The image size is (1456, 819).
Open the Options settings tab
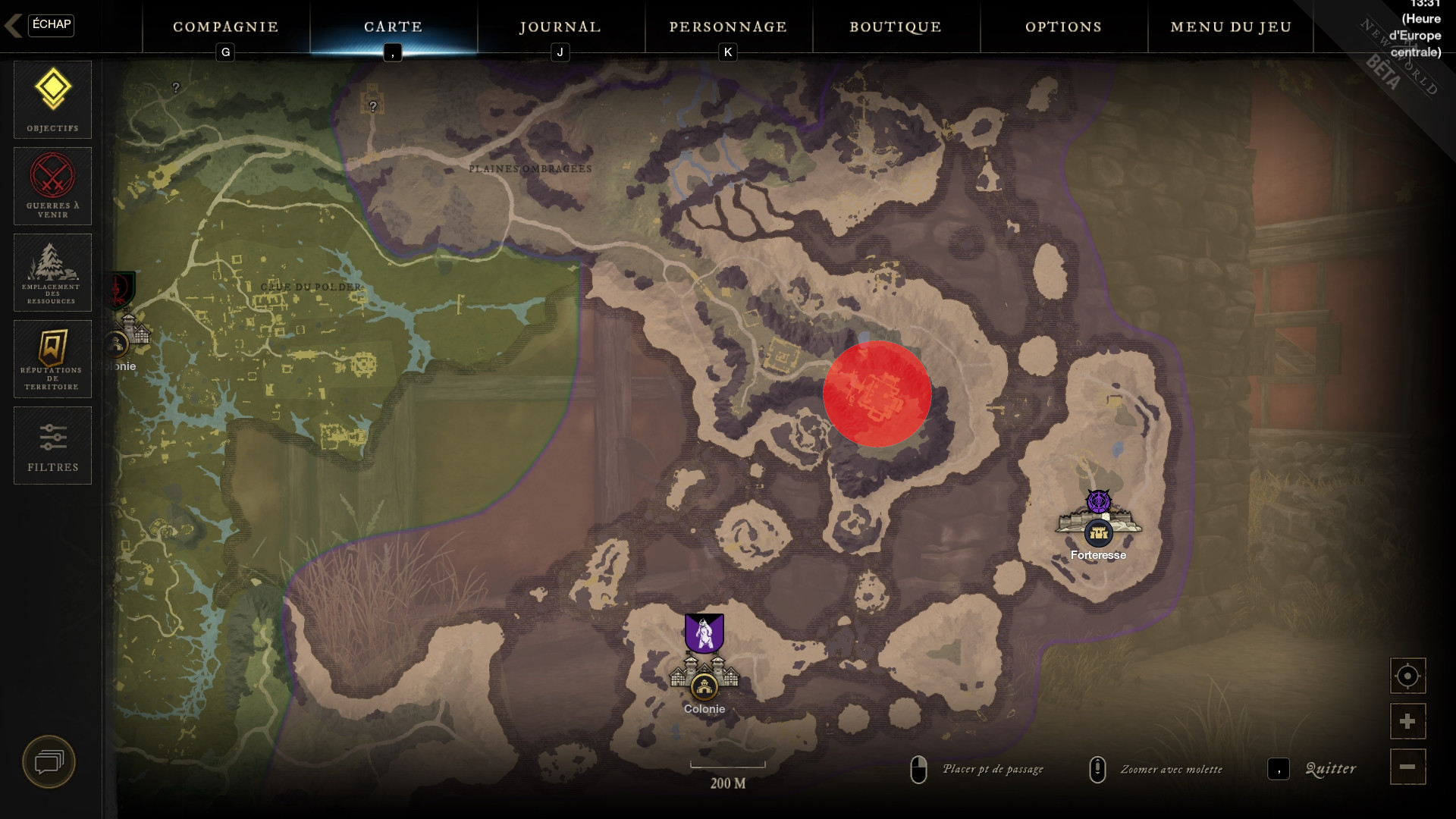tap(1064, 27)
